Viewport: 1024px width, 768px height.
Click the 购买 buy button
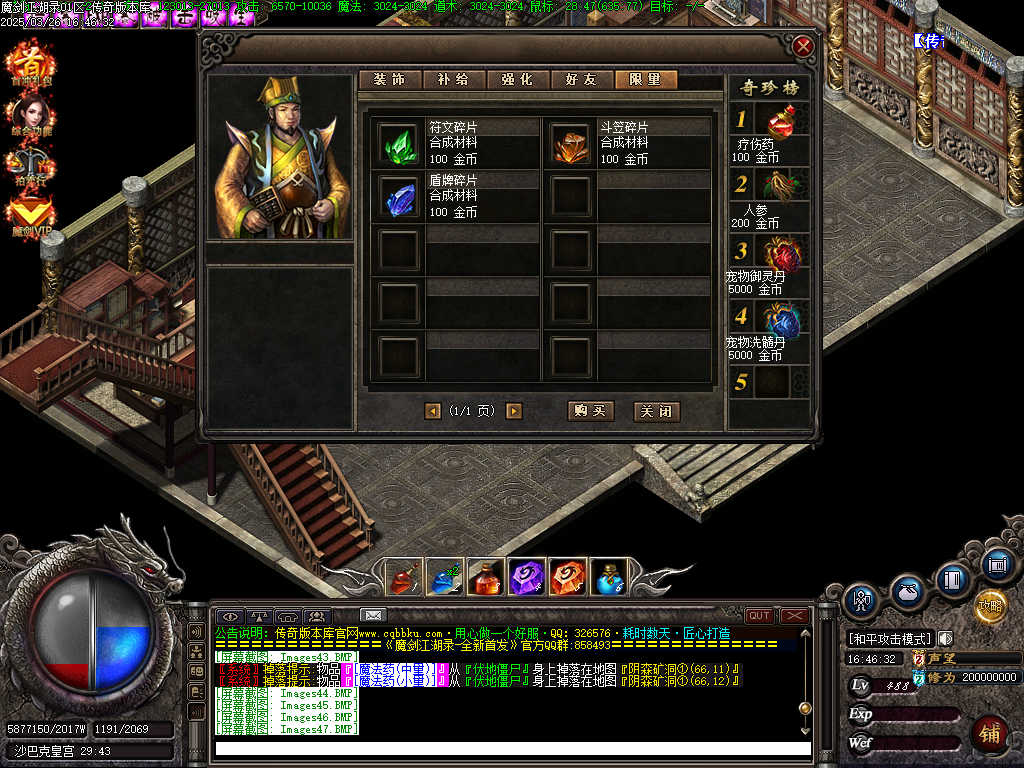[x=590, y=411]
